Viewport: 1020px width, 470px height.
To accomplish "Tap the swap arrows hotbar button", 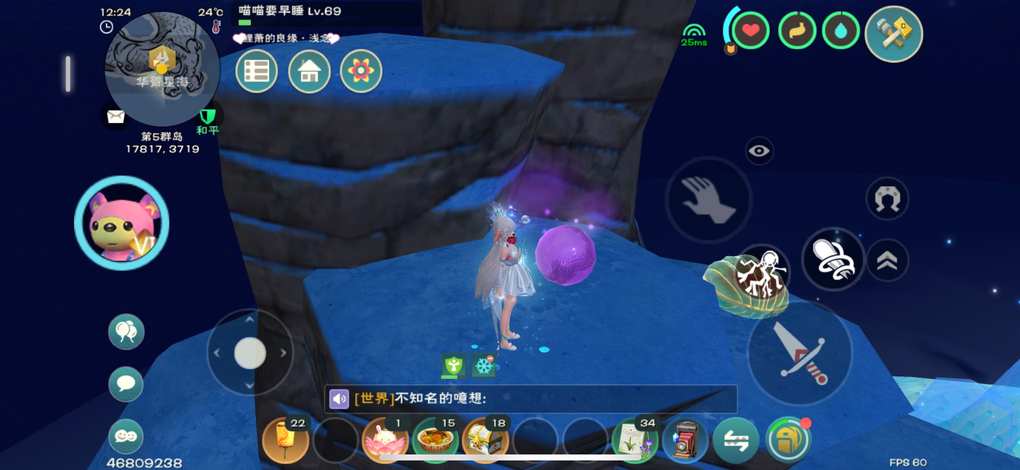I will click(x=736, y=440).
